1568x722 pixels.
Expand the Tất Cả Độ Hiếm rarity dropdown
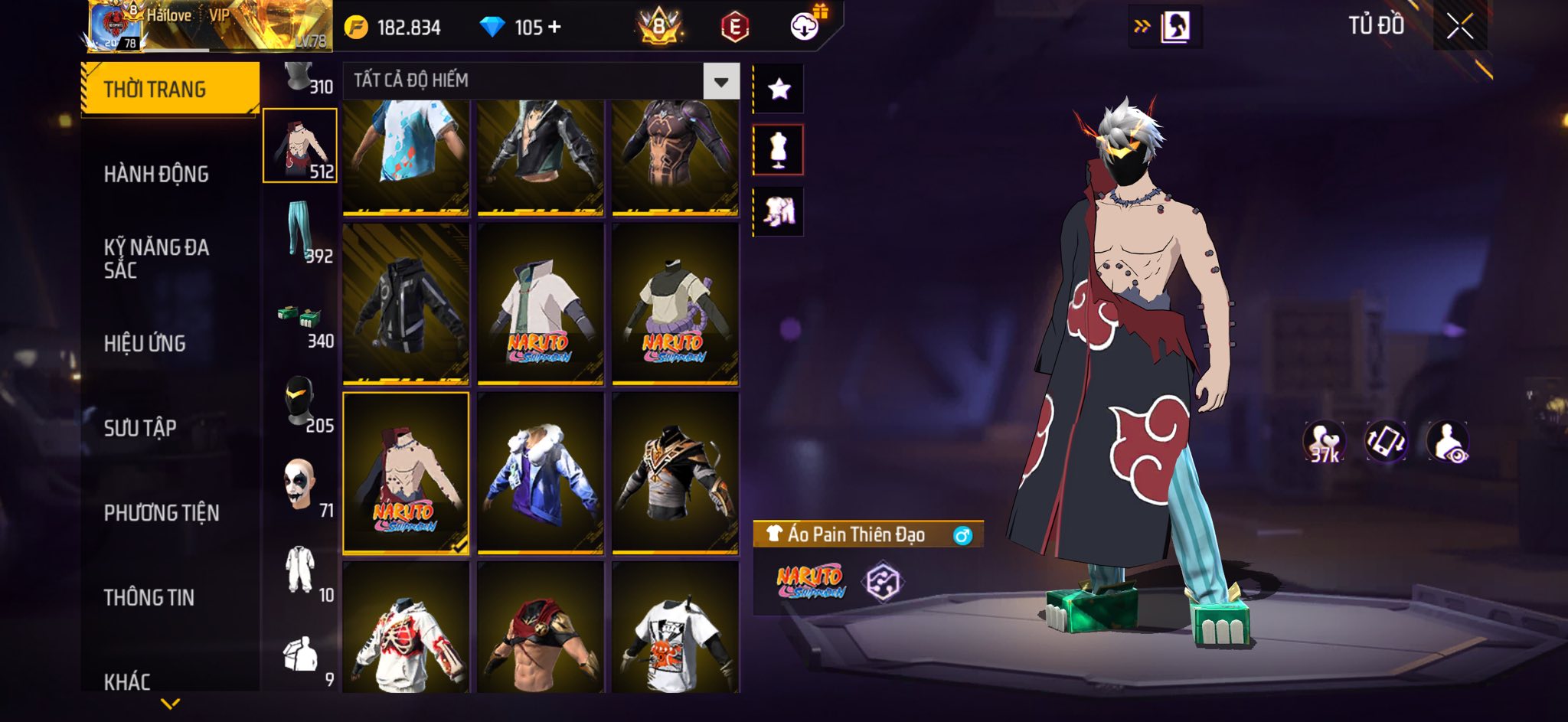720,81
